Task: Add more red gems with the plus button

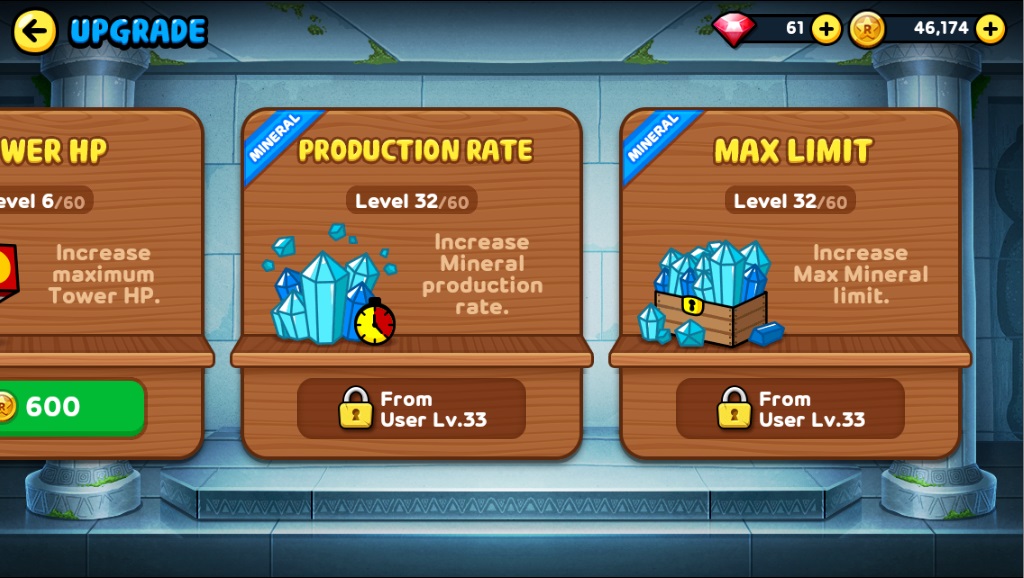Action: coord(826,29)
